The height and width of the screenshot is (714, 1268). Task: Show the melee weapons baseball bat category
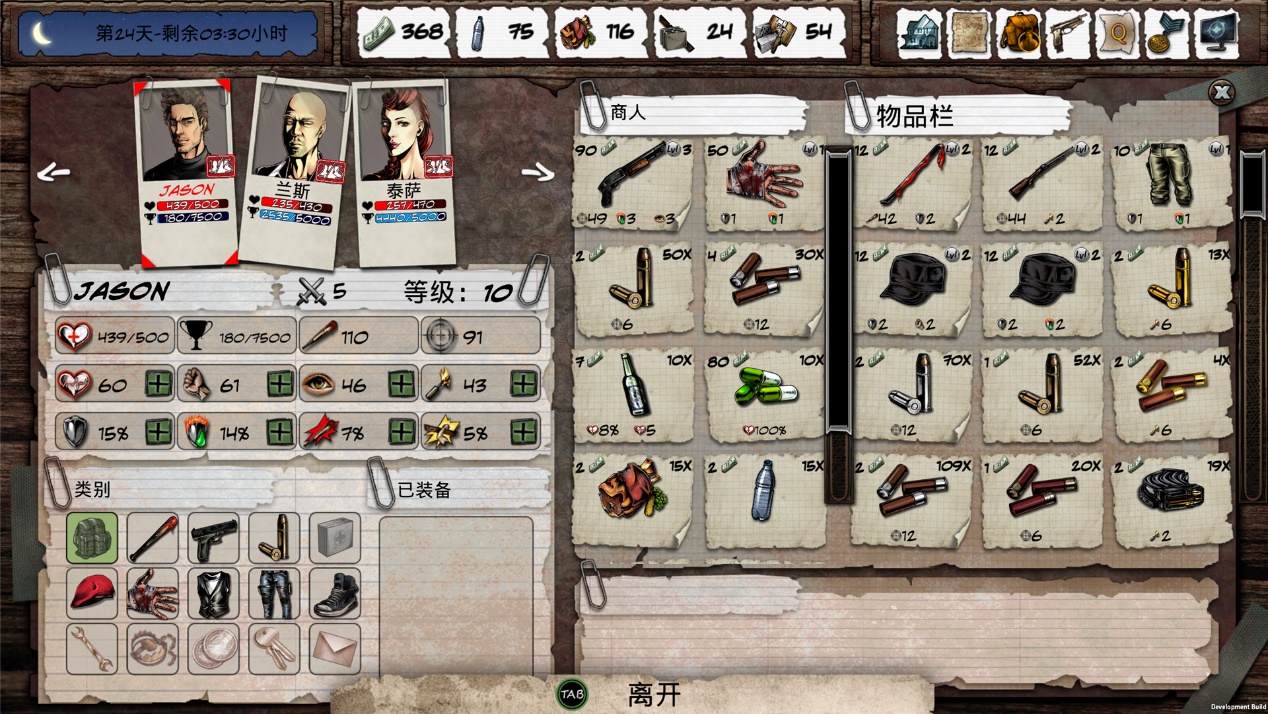[x=152, y=538]
